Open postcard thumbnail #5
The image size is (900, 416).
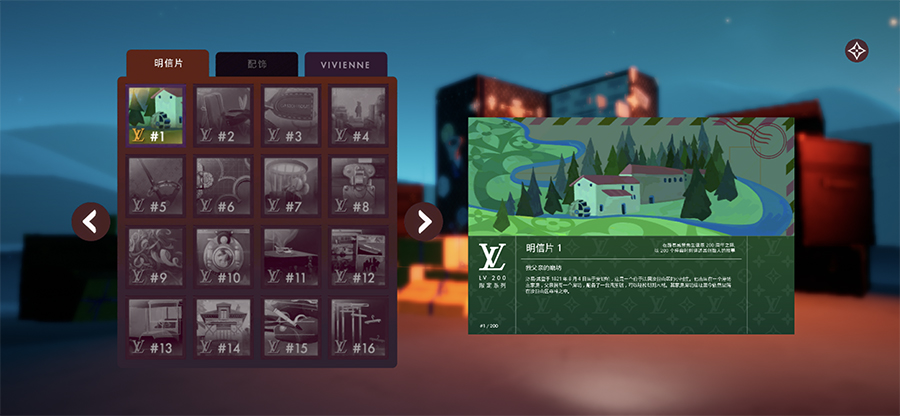tap(155, 186)
